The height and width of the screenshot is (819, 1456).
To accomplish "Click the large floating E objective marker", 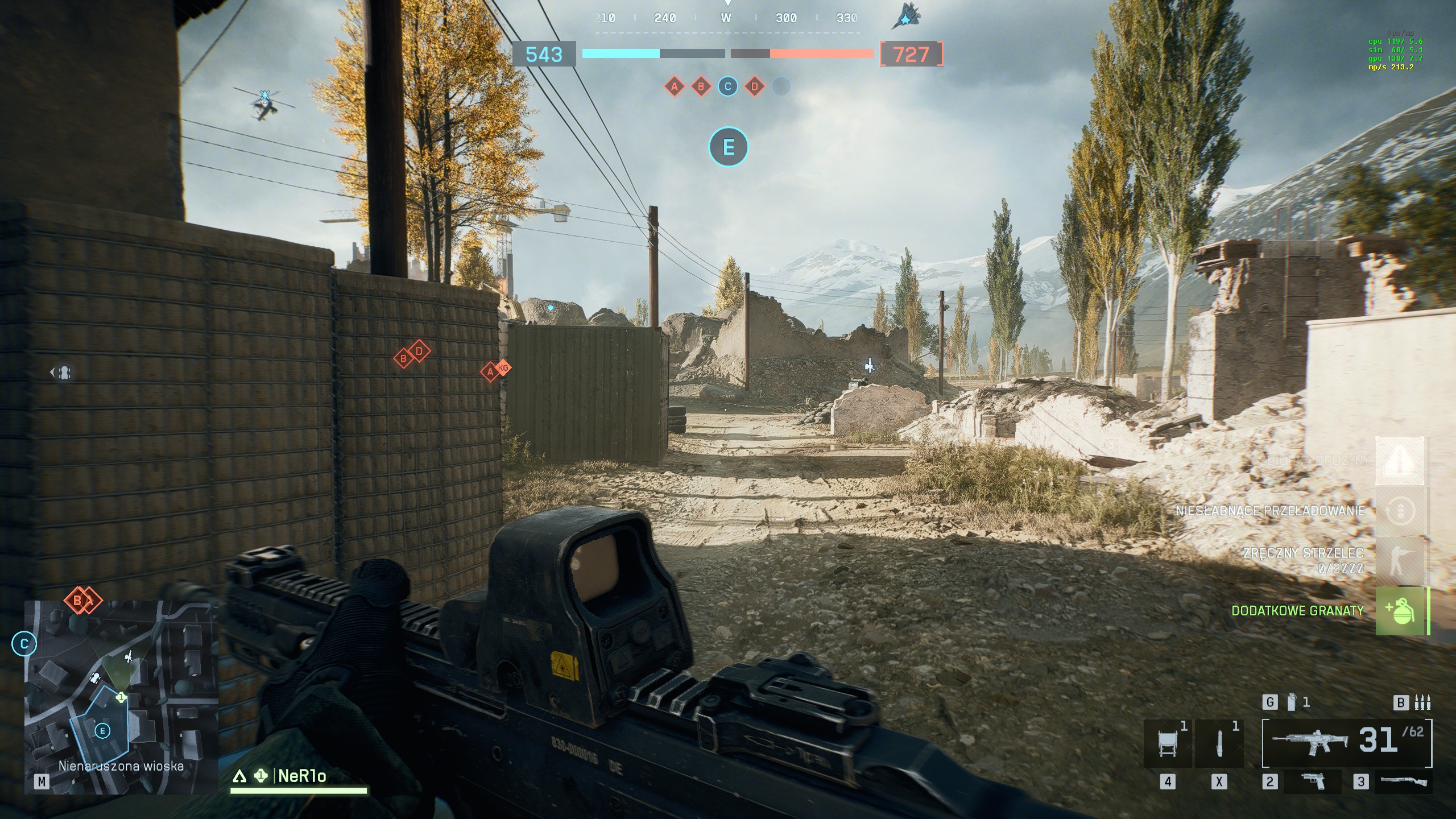I will (729, 147).
